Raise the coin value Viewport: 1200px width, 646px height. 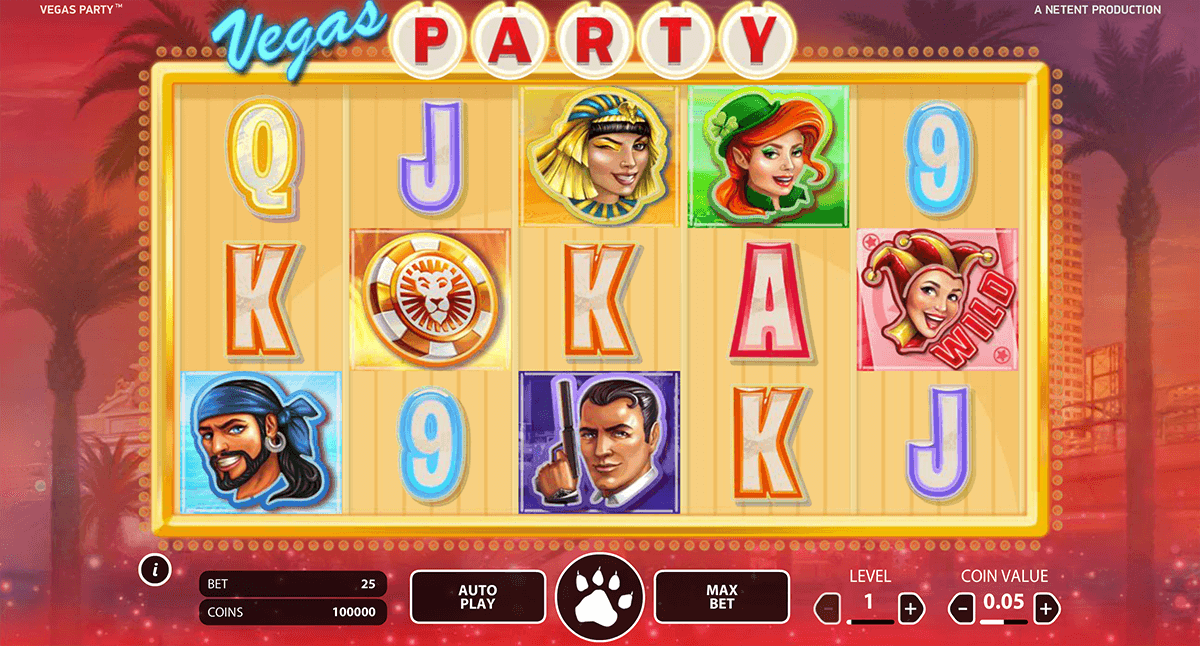click(x=1046, y=606)
